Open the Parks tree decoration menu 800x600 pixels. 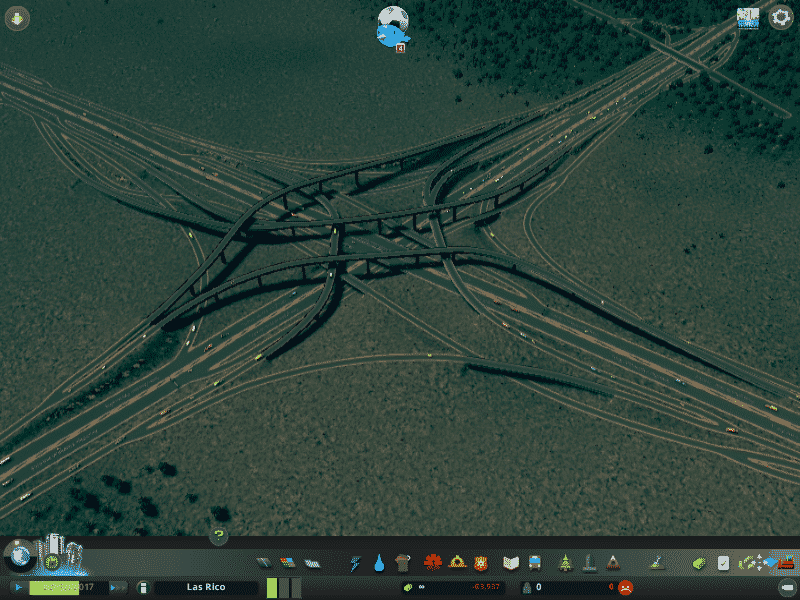tap(564, 563)
